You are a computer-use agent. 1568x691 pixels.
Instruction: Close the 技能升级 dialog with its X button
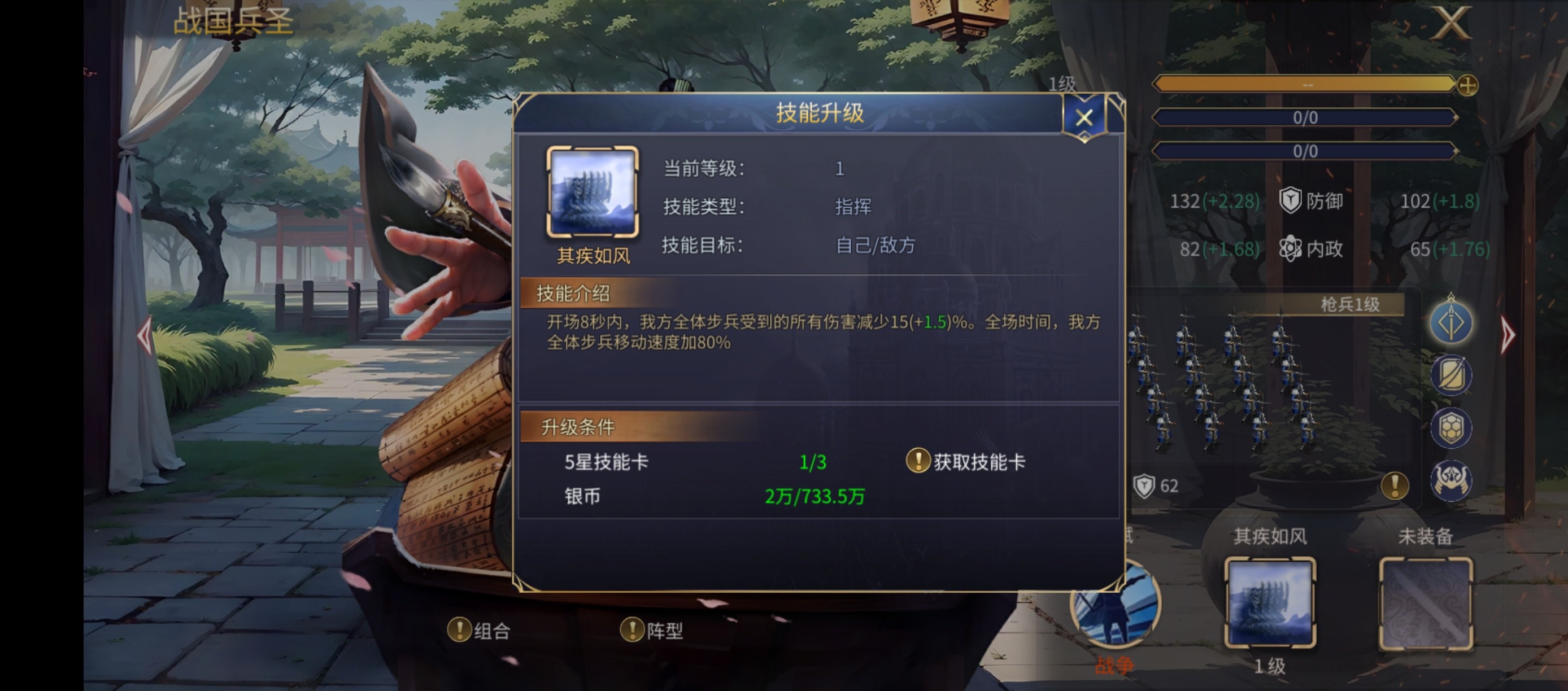1084,117
